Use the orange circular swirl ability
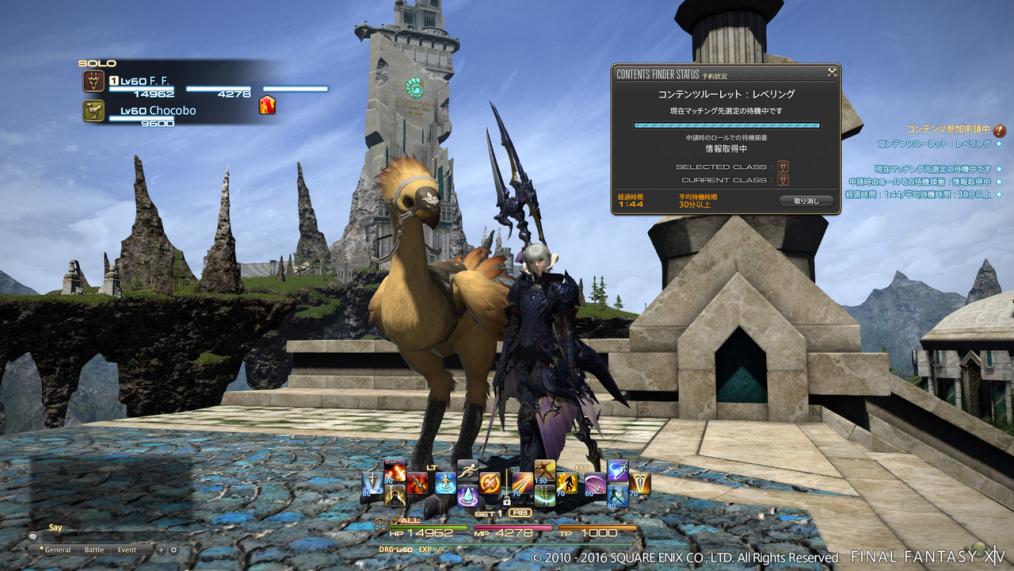 (491, 483)
